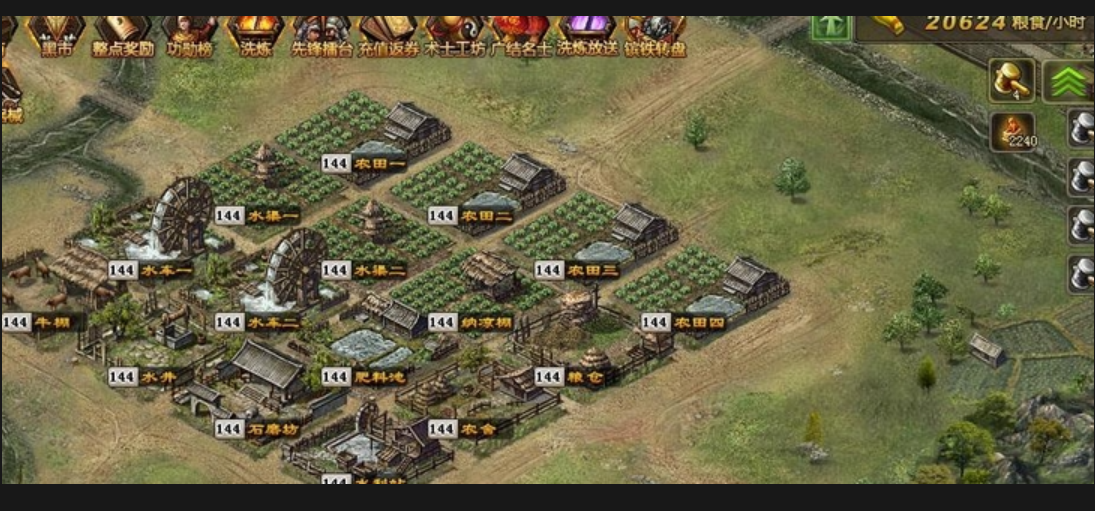Open the 广结名士 event
The image size is (1095, 511).
(521, 35)
